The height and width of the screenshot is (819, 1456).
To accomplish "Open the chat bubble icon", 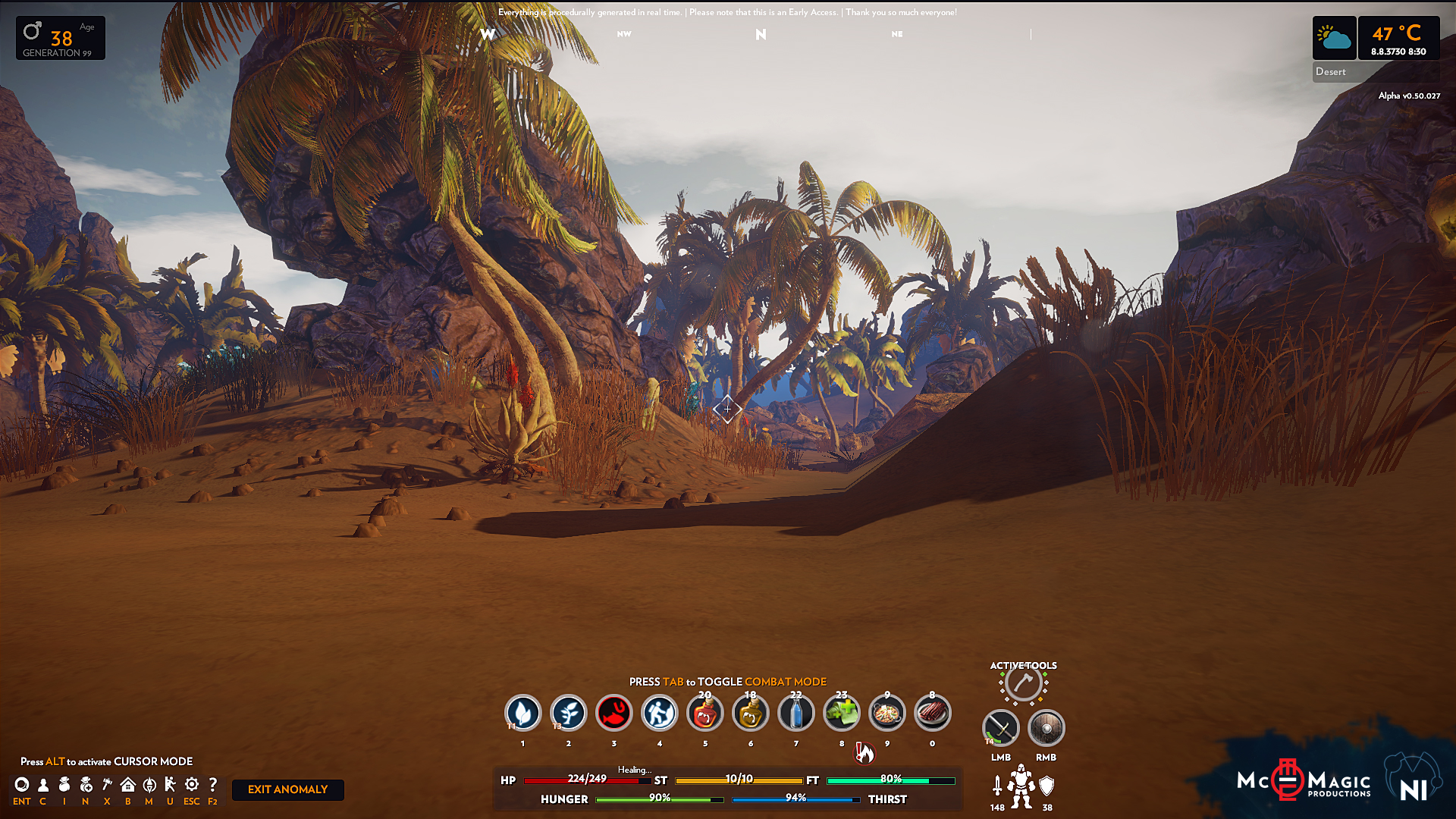I will (22, 785).
